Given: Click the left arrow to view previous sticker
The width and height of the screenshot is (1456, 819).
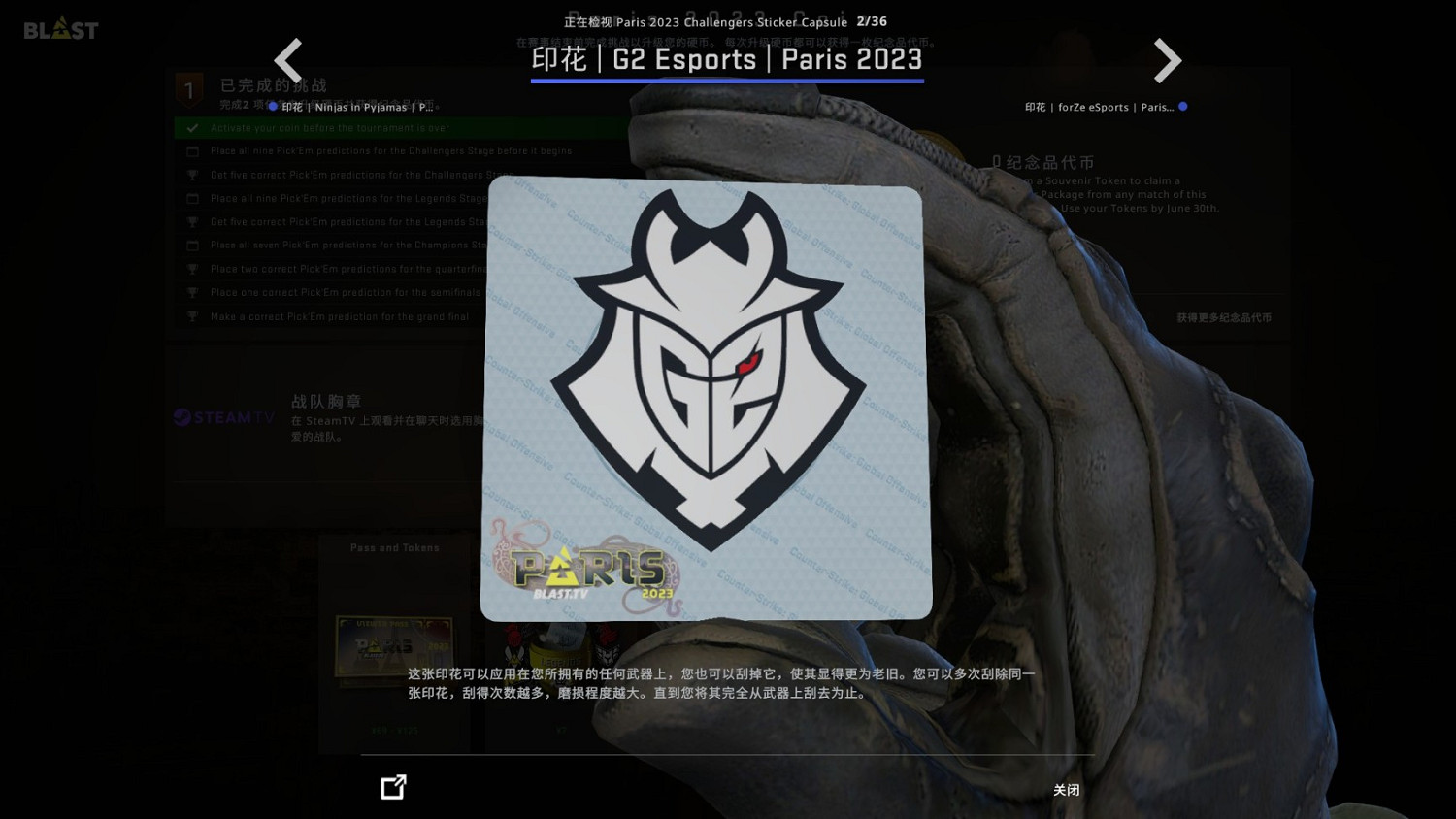Looking at the screenshot, I should tap(288, 60).
